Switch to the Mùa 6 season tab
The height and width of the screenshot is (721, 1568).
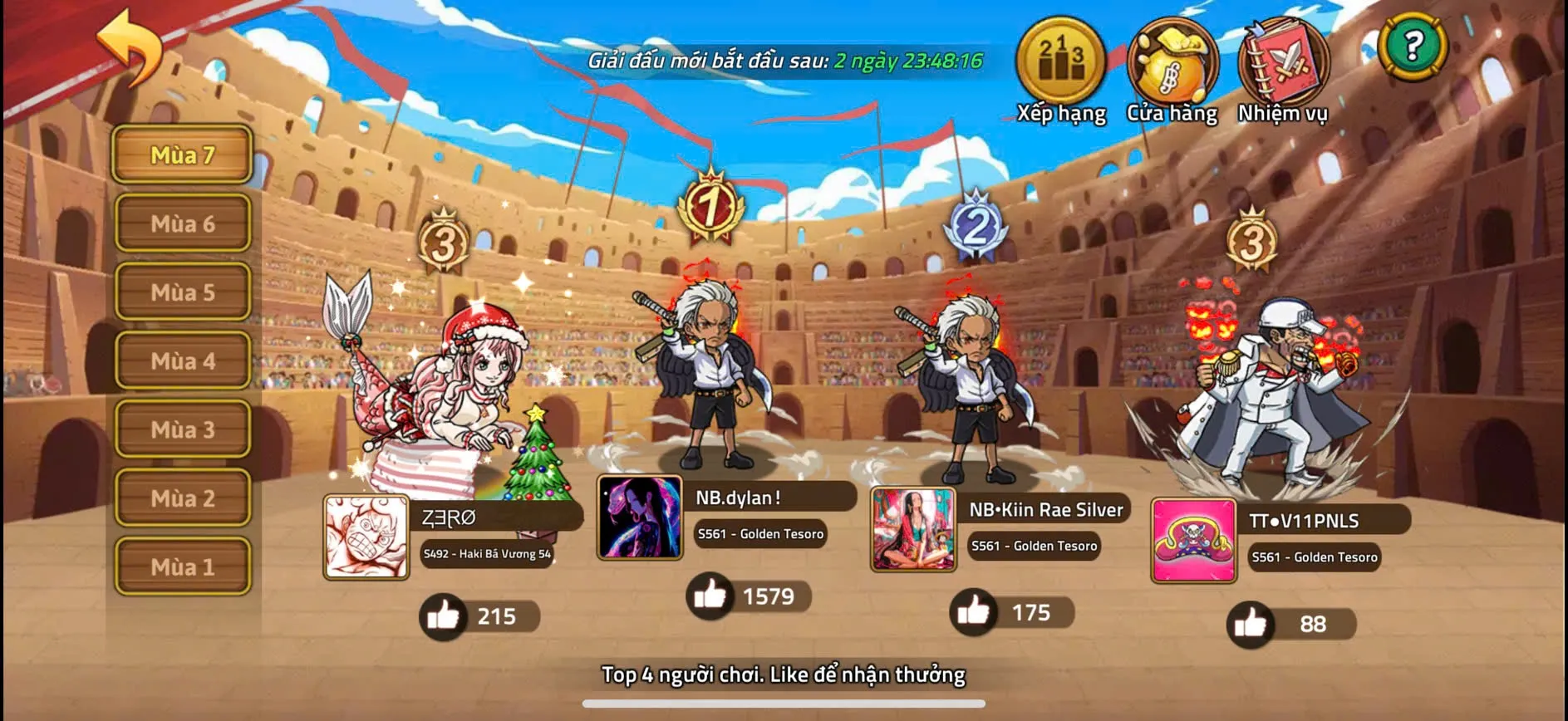(182, 223)
